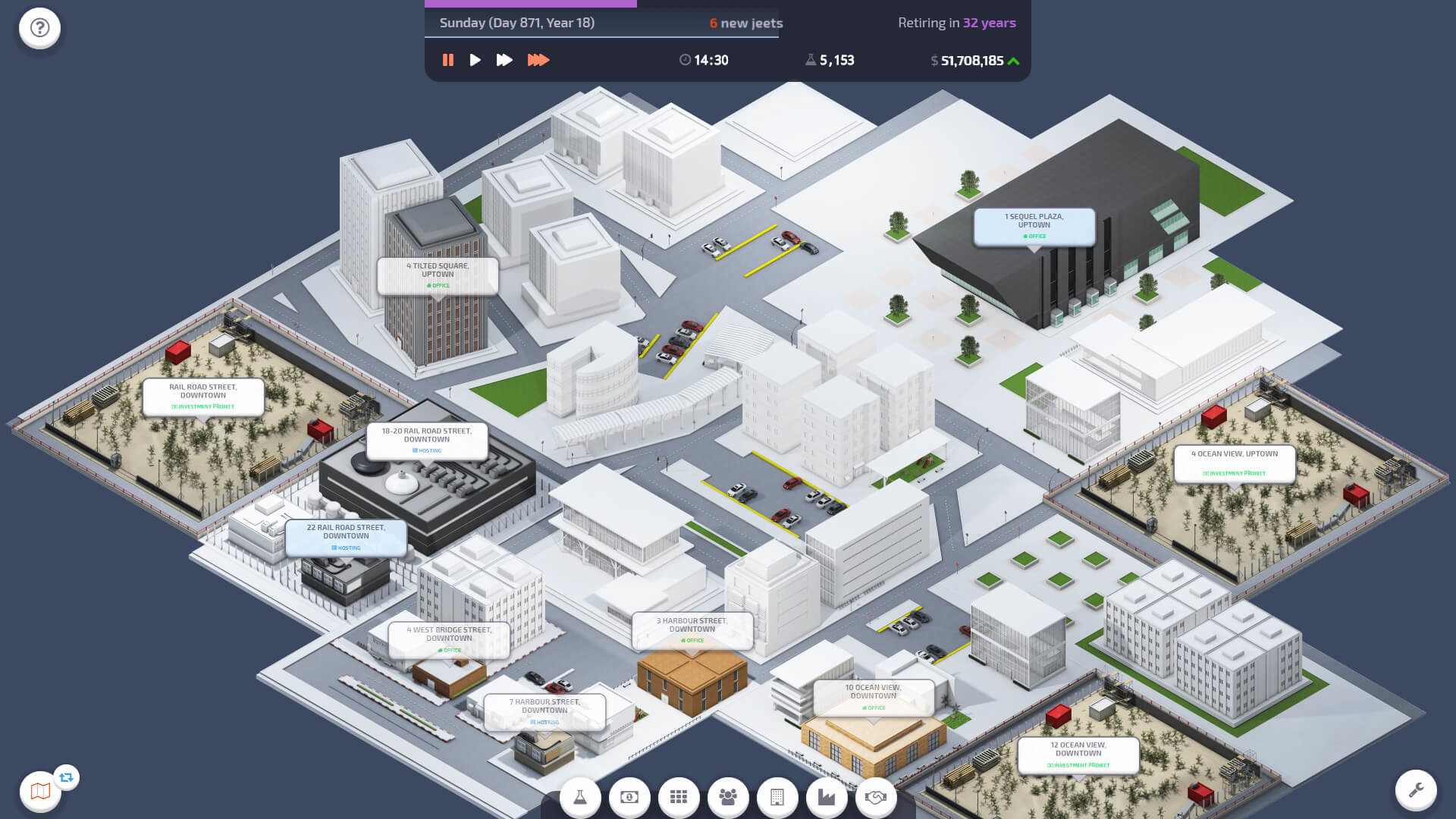
Task: Open the 4 Ocean View investment project label
Action: [1234, 463]
